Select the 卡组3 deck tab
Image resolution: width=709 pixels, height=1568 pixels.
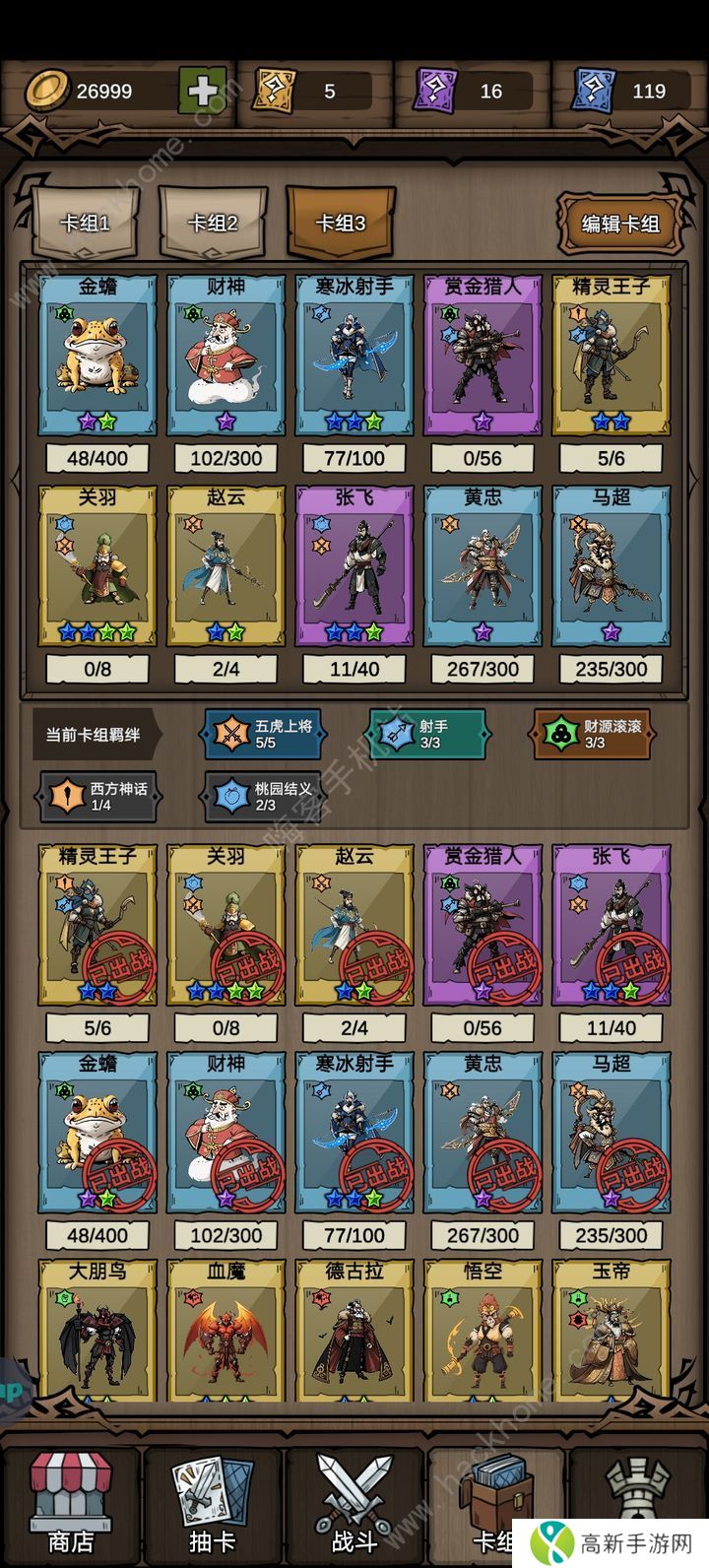(x=341, y=223)
